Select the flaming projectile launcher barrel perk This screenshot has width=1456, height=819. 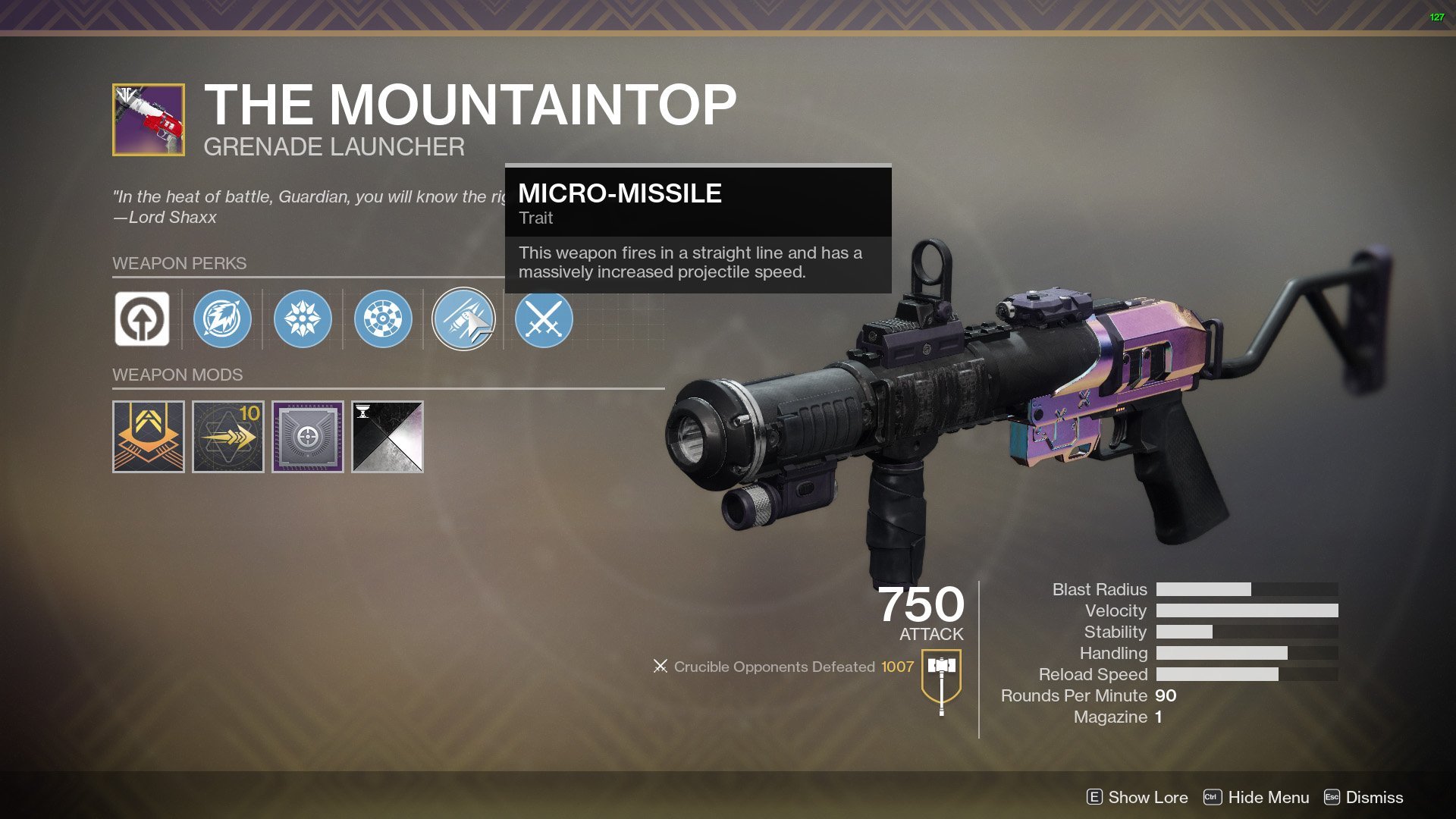[x=222, y=318]
